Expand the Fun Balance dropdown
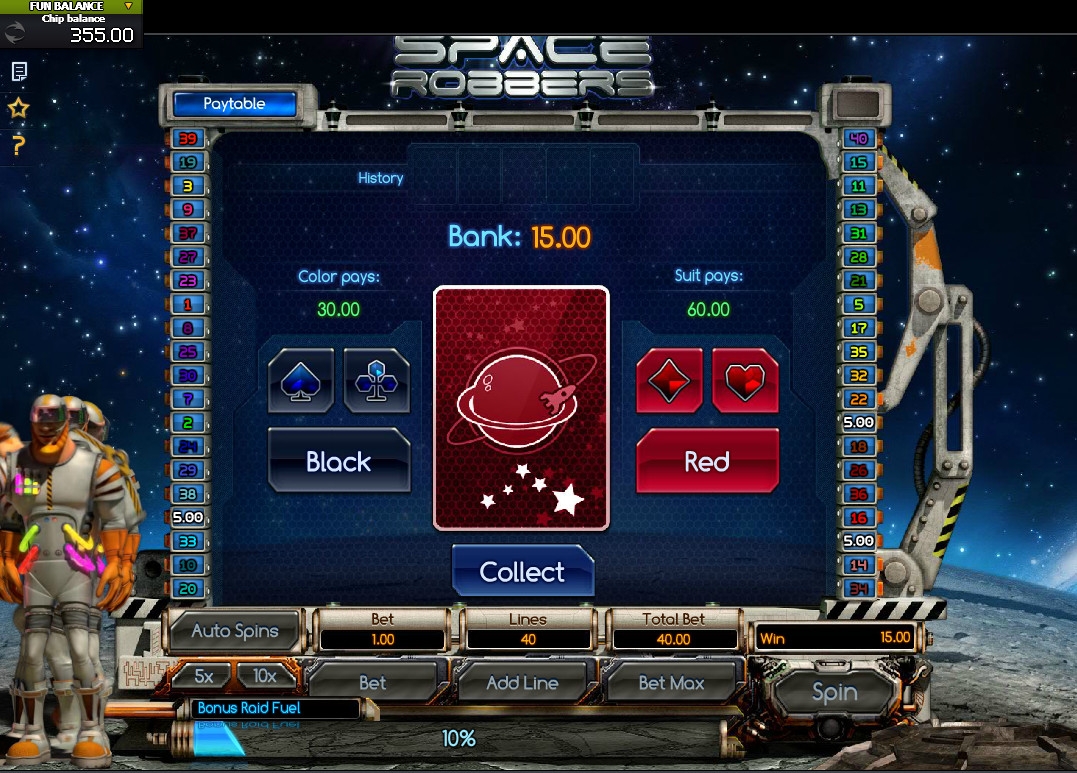The height and width of the screenshot is (773, 1077). pos(128,6)
